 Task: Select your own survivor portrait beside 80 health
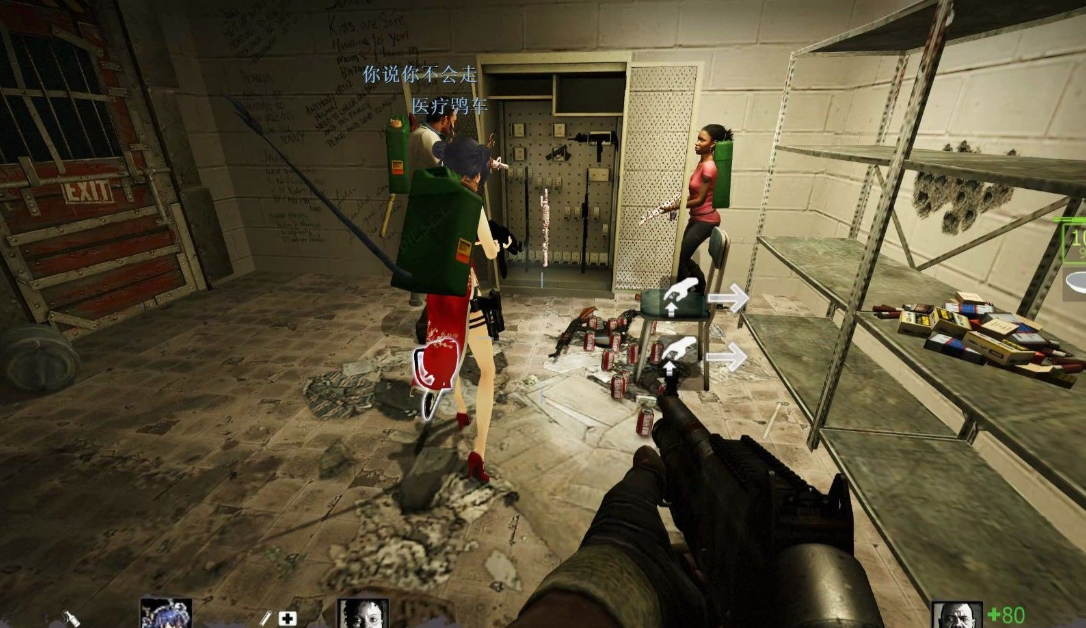(x=957, y=615)
